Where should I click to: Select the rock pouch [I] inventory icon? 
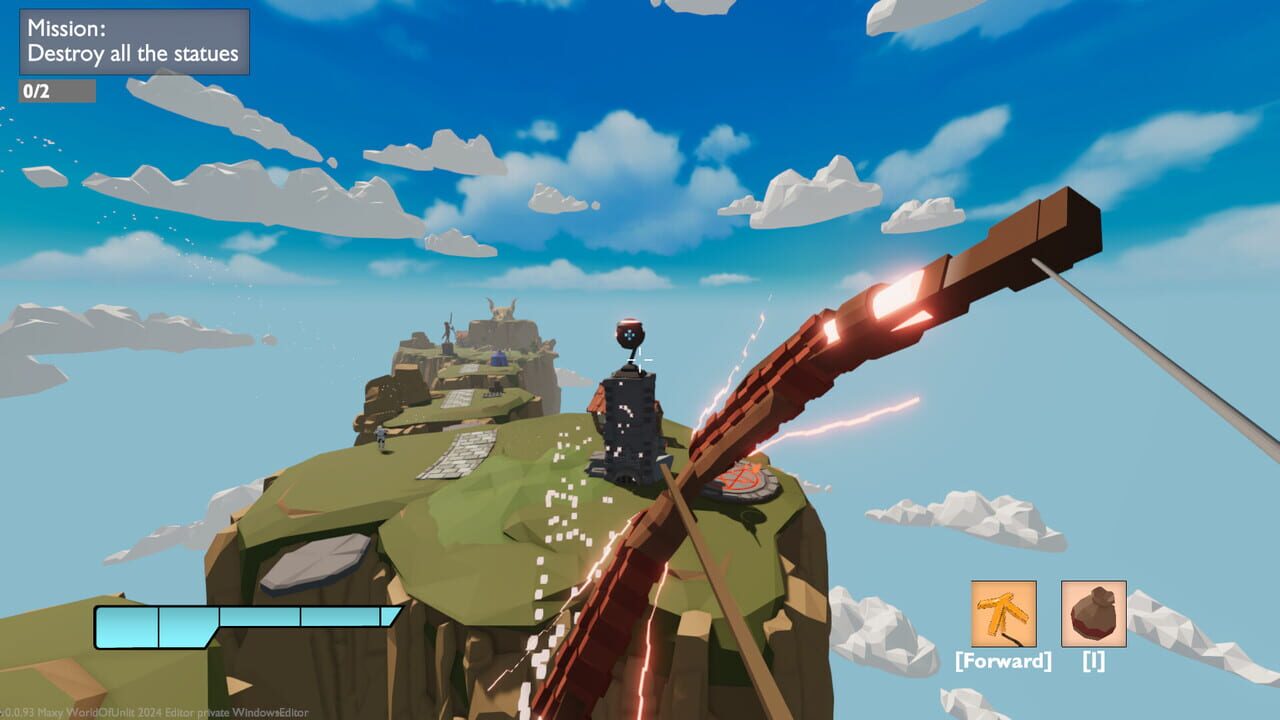click(1091, 614)
